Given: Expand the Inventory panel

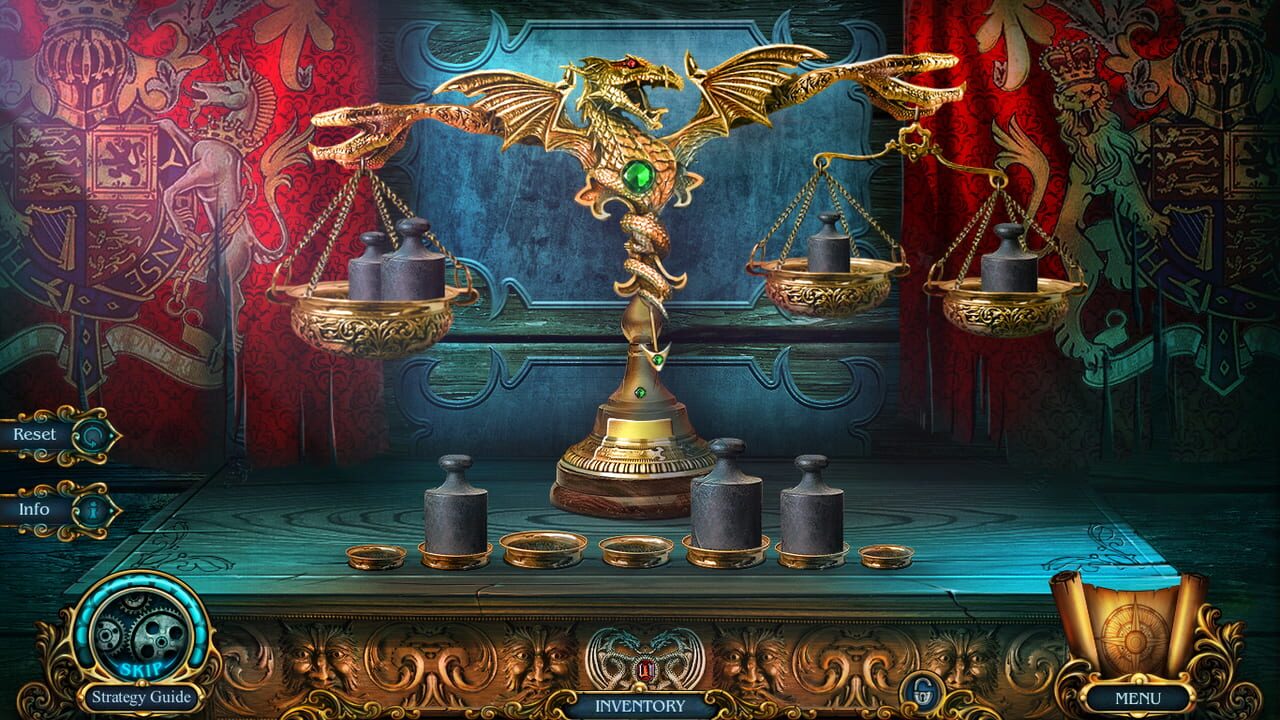Looking at the screenshot, I should tap(640, 705).
